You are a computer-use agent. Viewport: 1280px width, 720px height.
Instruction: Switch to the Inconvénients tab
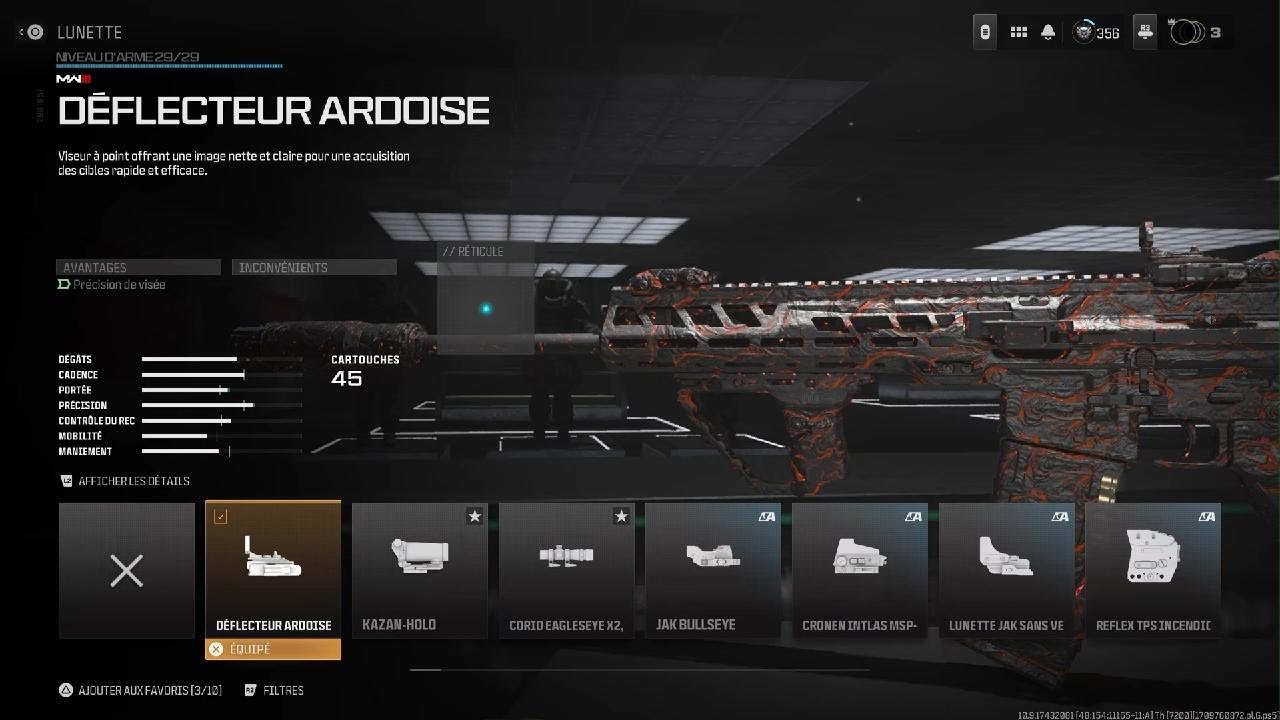coord(314,267)
